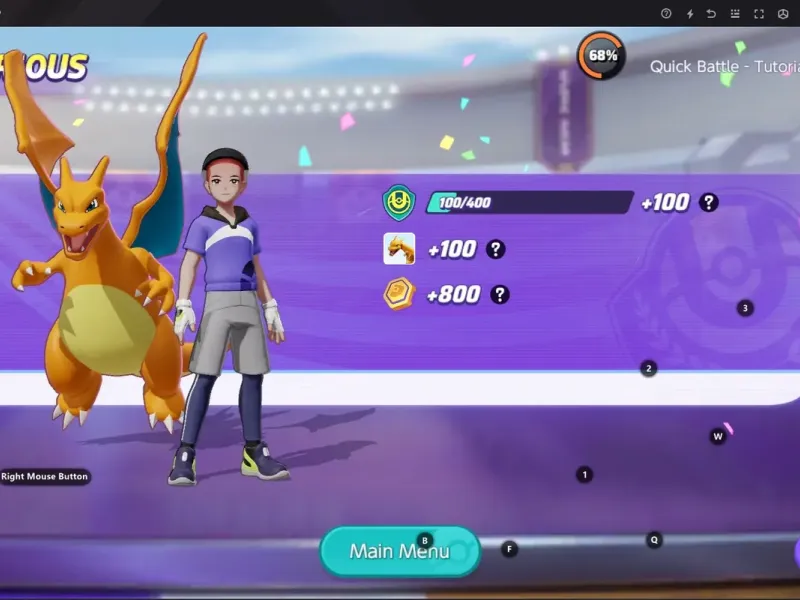This screenshot has height=600, width=800.
Task: Click the green shield badge icon
Action: (399, 203)
